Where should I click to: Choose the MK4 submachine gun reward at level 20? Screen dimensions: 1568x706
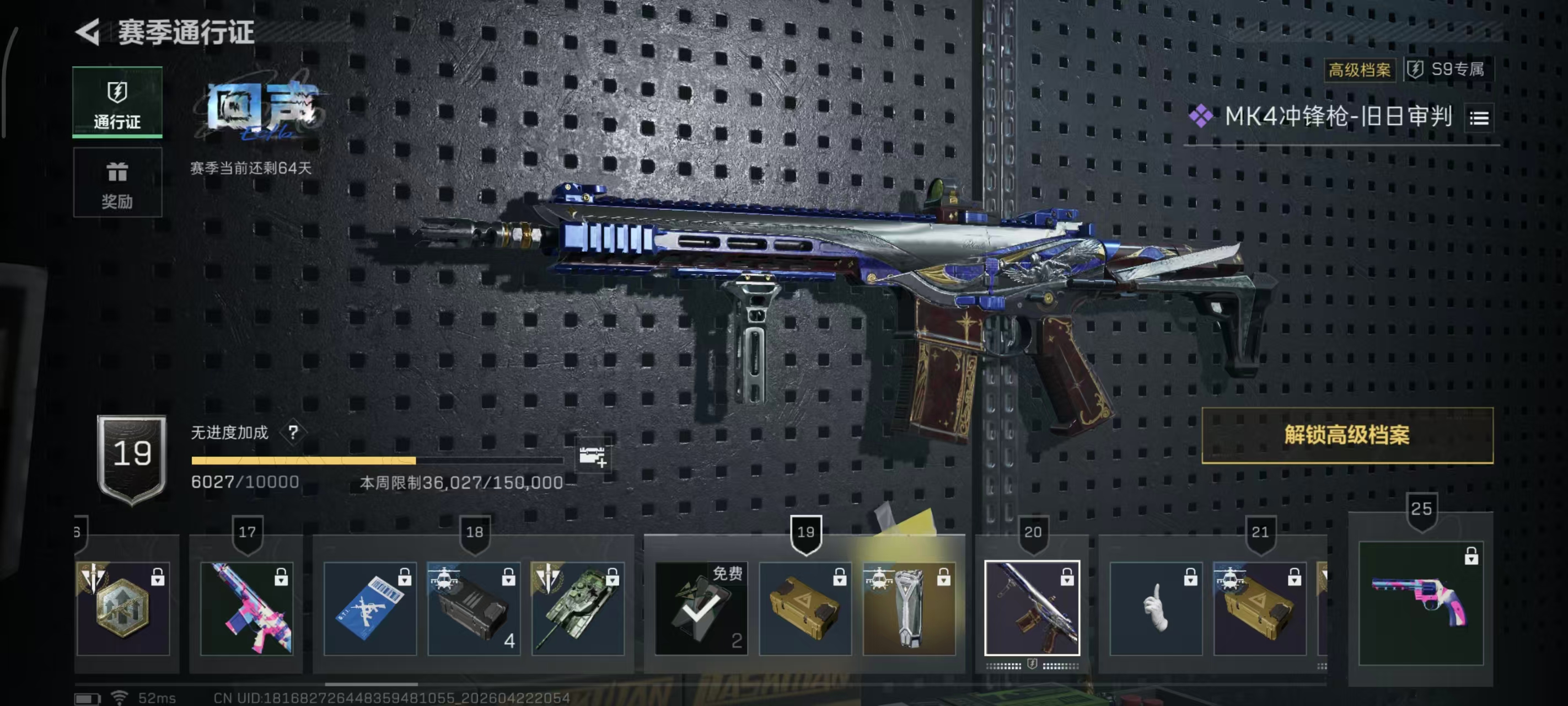coord(1032,608)
